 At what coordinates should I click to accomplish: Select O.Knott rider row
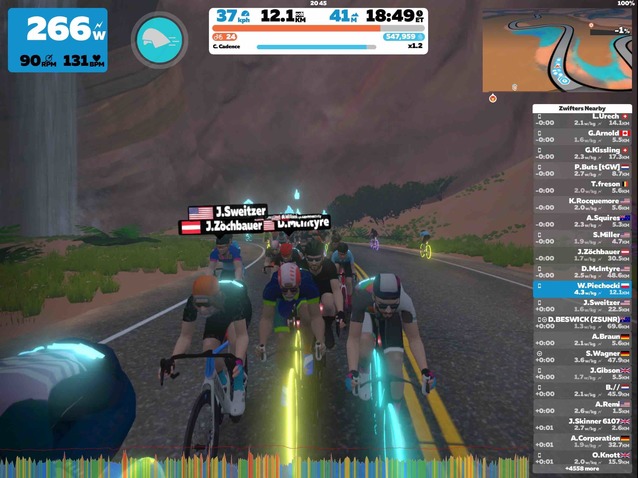point(585,458)
